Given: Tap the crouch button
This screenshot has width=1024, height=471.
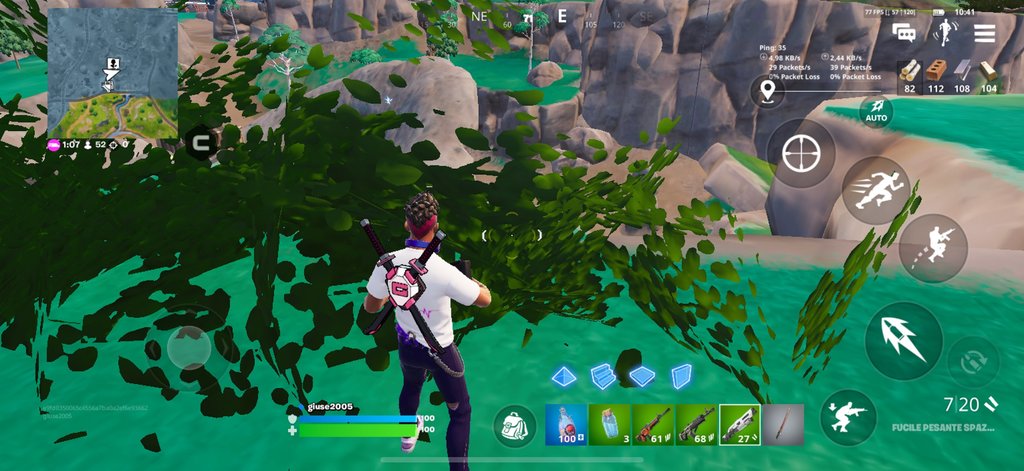Looking at the screenshot, I should pos(848,417).
